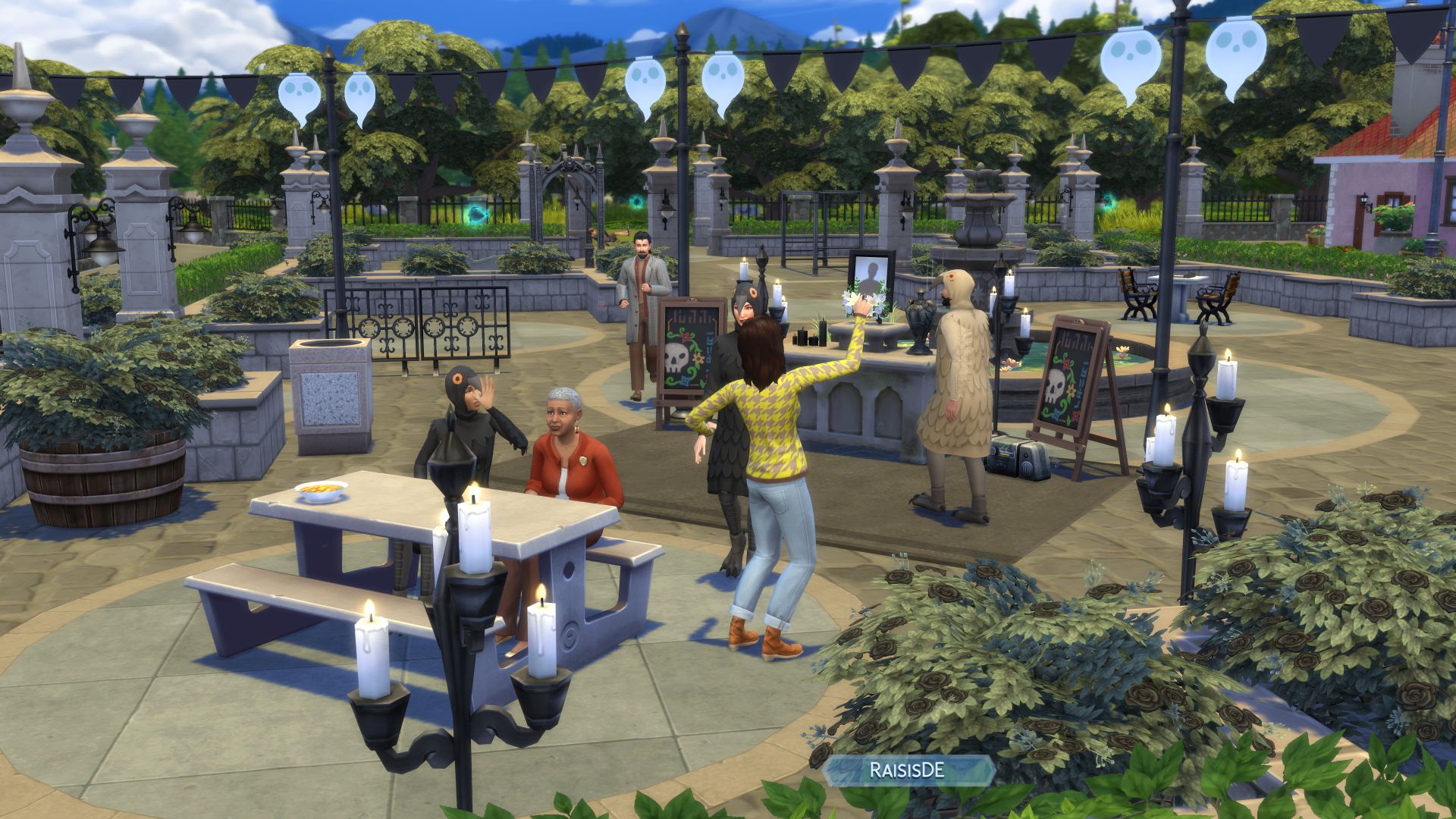Screen dimensions: 1456x819
Task: Click the RaisisDE label button
Action: tap(907, 770)
